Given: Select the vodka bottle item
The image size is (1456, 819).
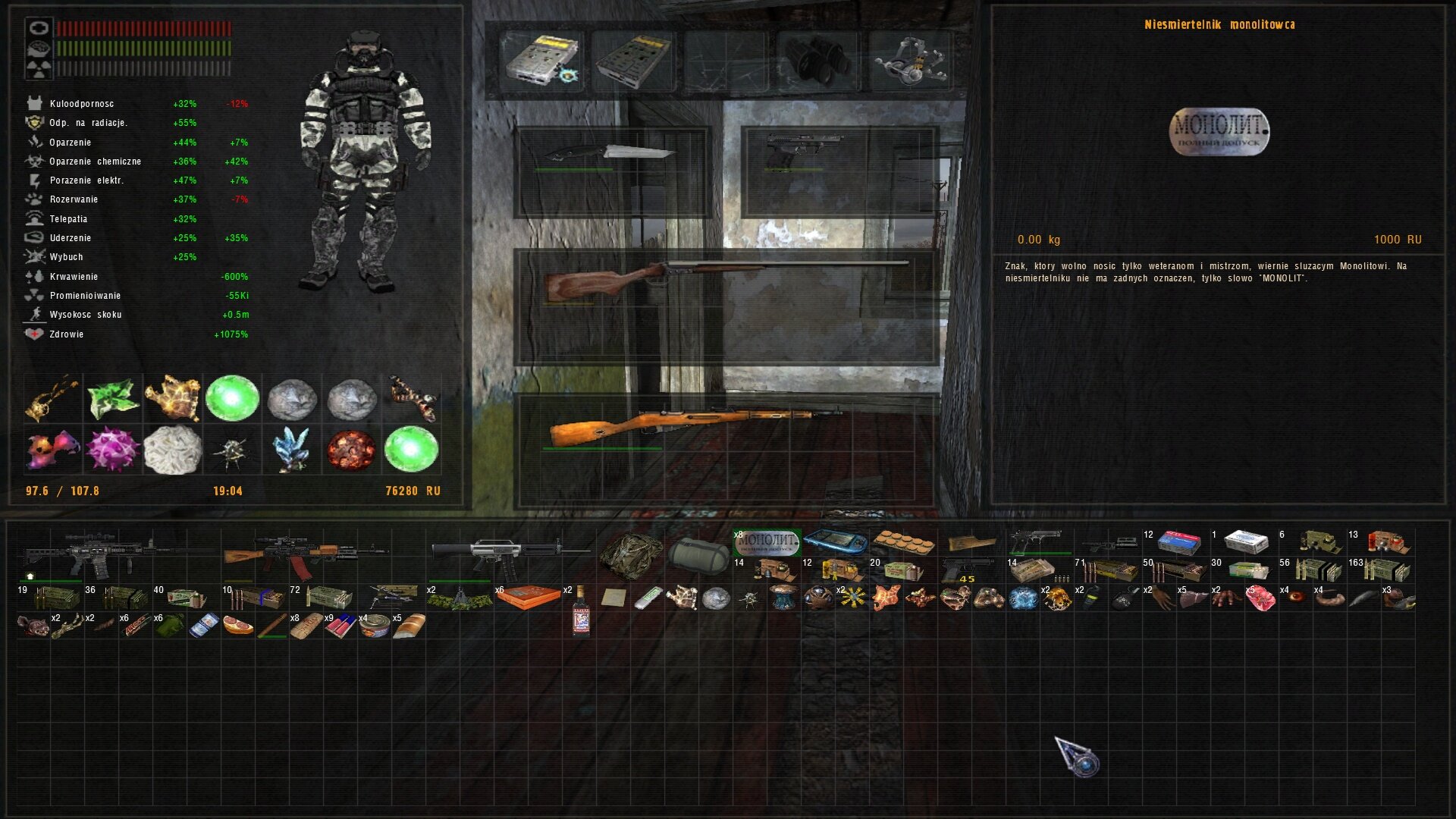Looking at the screenshot, I should click(x=581, y=611).
